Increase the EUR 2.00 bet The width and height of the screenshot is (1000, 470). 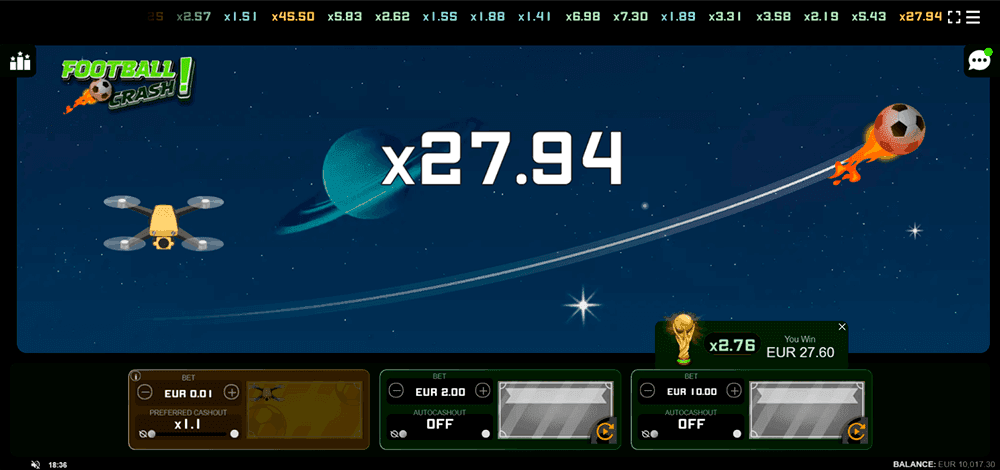point(483,390)
